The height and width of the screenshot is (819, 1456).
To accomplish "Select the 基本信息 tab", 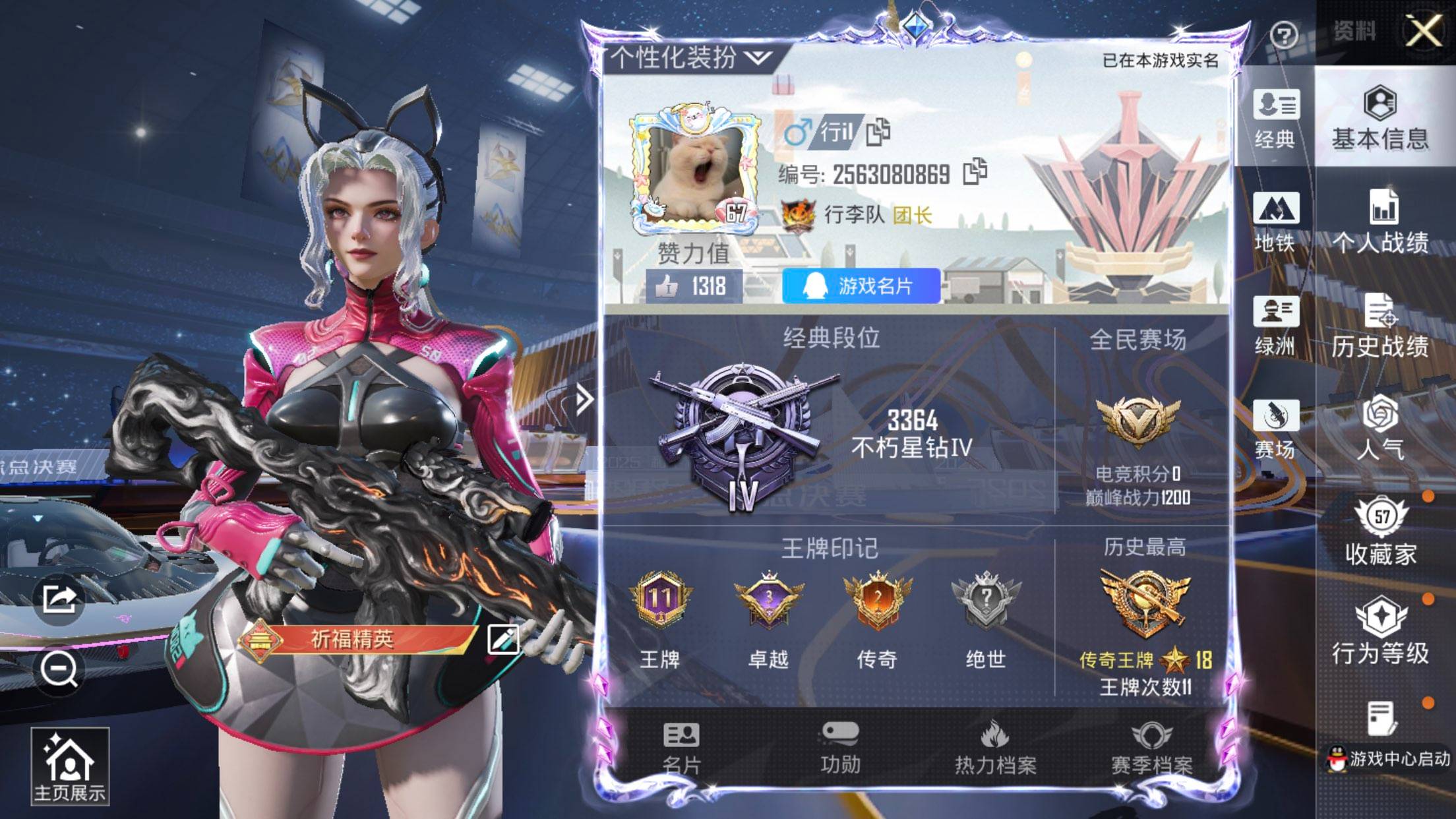I will (1381, 119).
